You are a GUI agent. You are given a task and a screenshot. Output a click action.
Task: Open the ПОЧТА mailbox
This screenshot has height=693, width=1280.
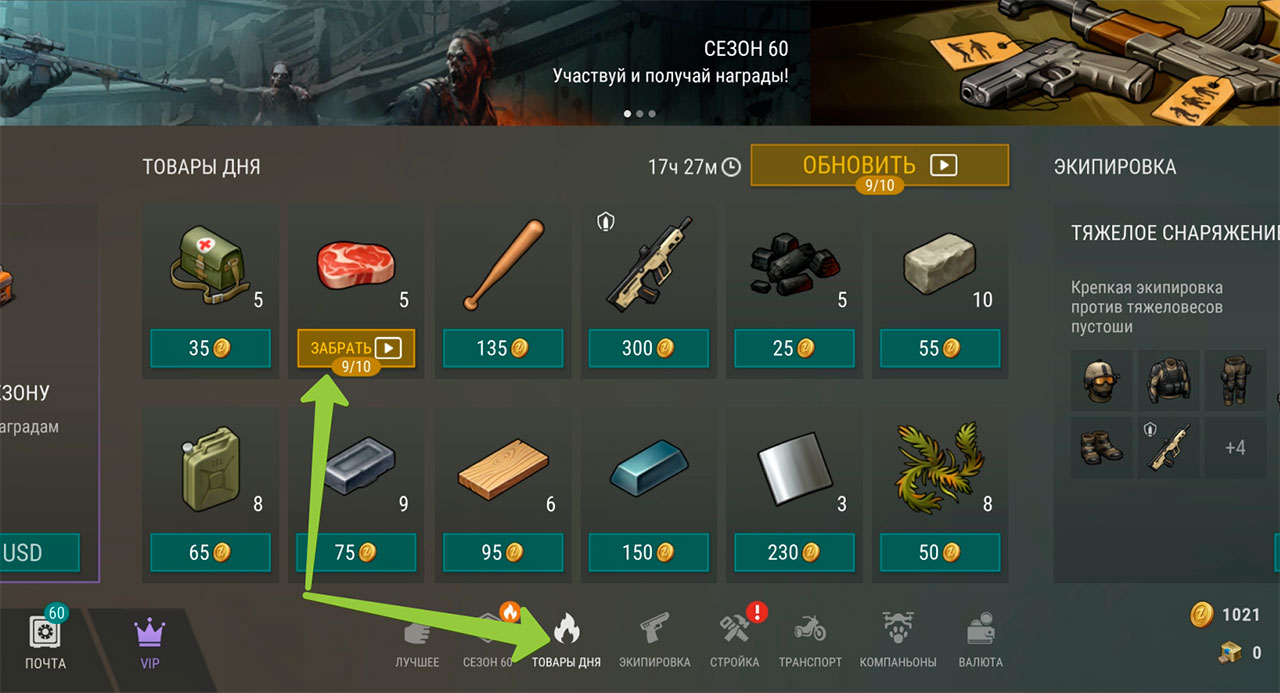pos(46,640)
